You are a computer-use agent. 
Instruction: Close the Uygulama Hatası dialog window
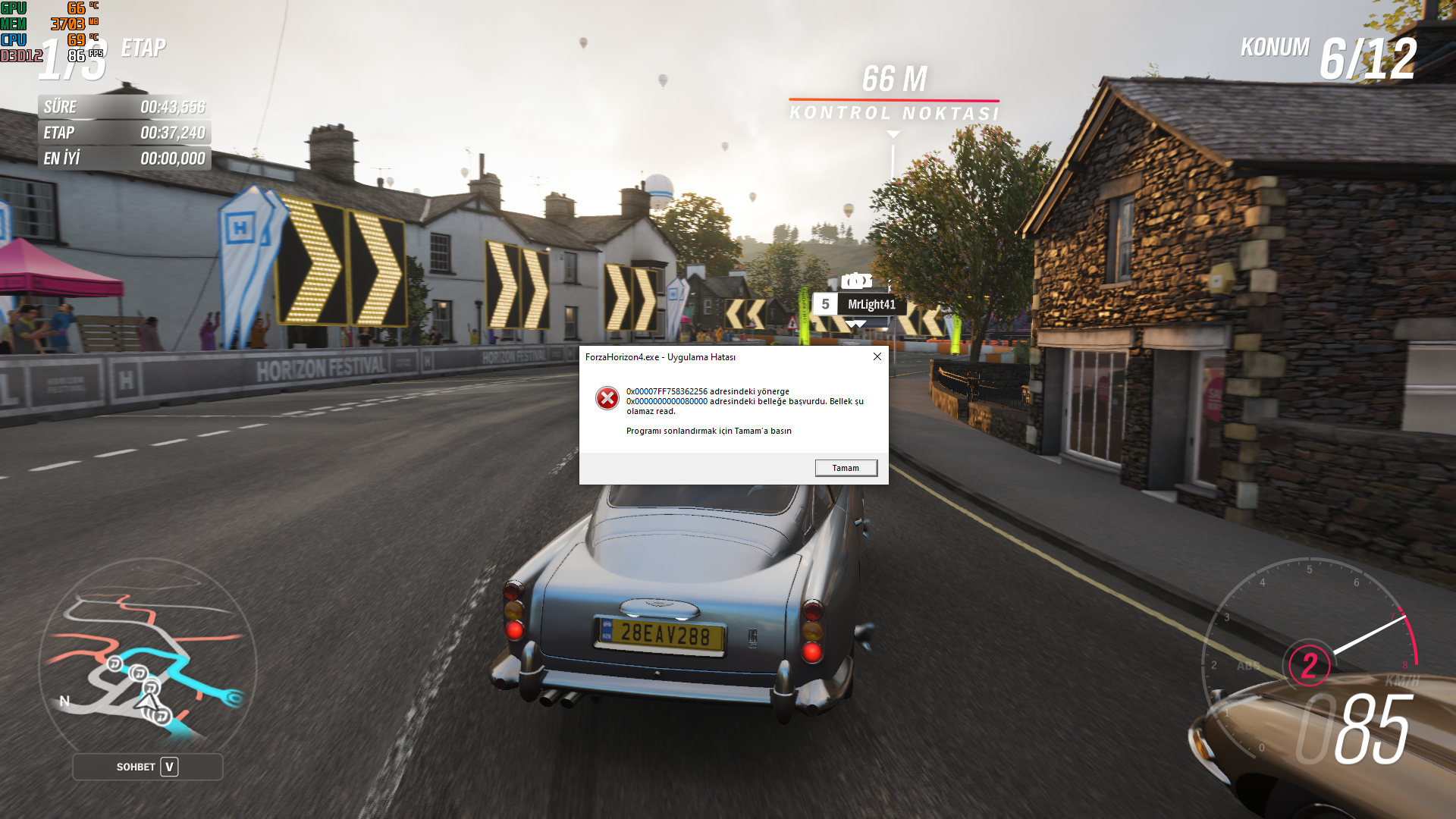pos(877,356)
